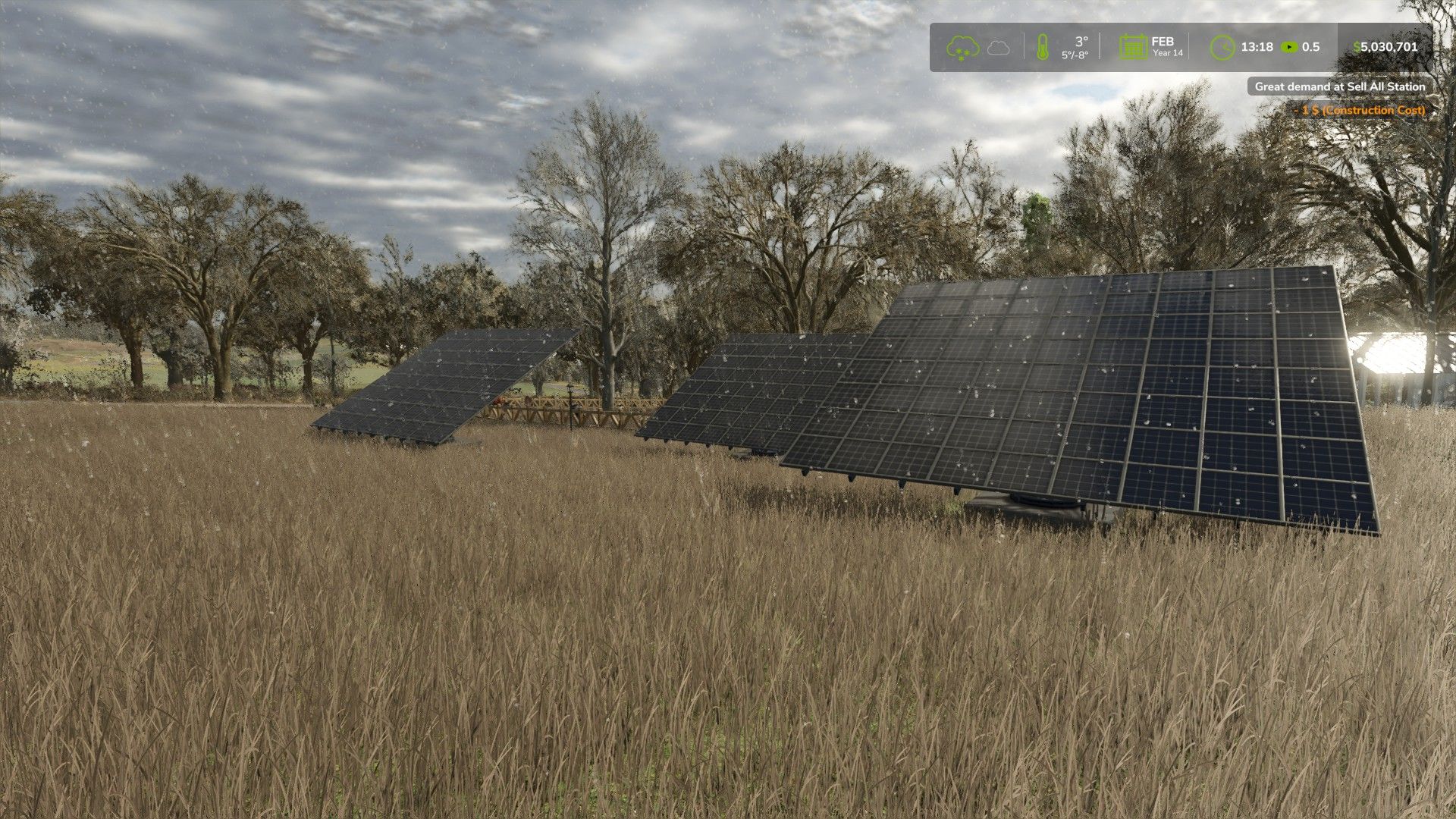Viewport: 1456px width, 819px height.
Task: Toggle the time speed play icon
Action: tap(1288, 47)
